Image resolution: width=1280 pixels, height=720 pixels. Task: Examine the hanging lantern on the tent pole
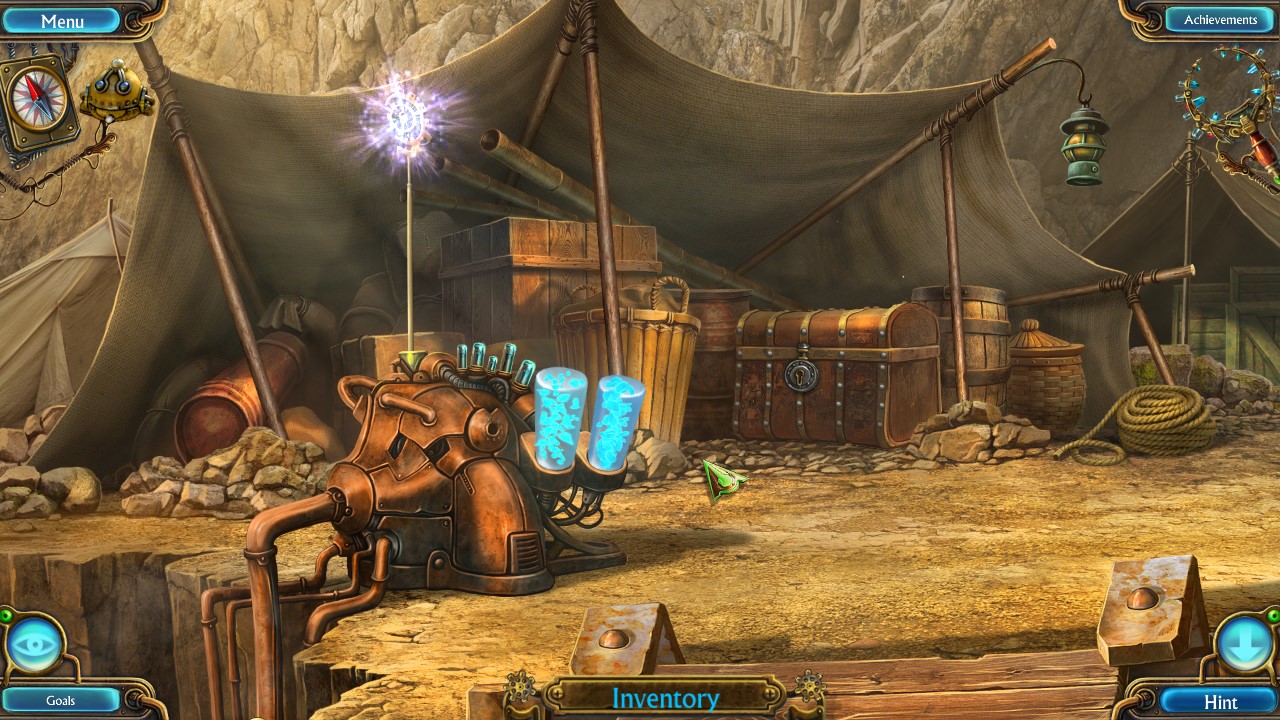tap(1082, 142)
